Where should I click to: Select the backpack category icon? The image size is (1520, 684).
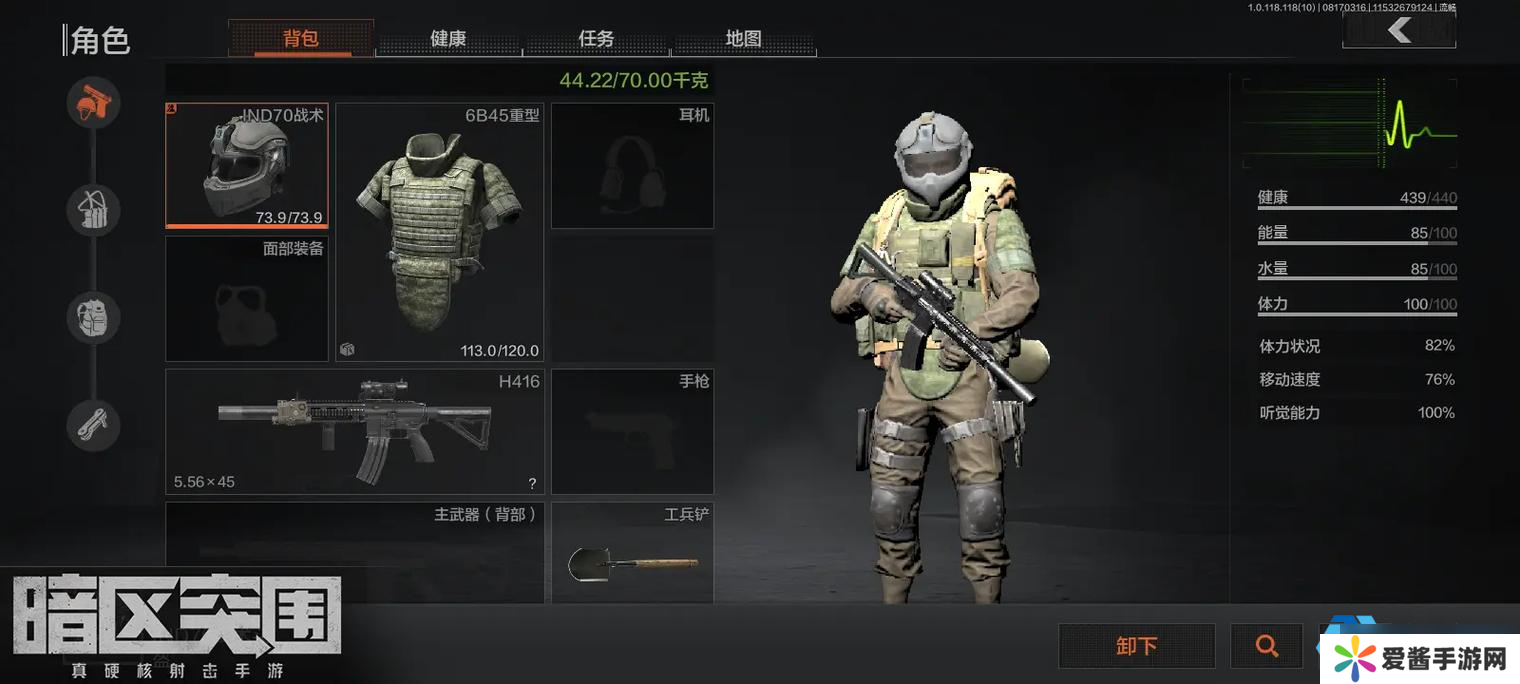[x=94, y=318]
